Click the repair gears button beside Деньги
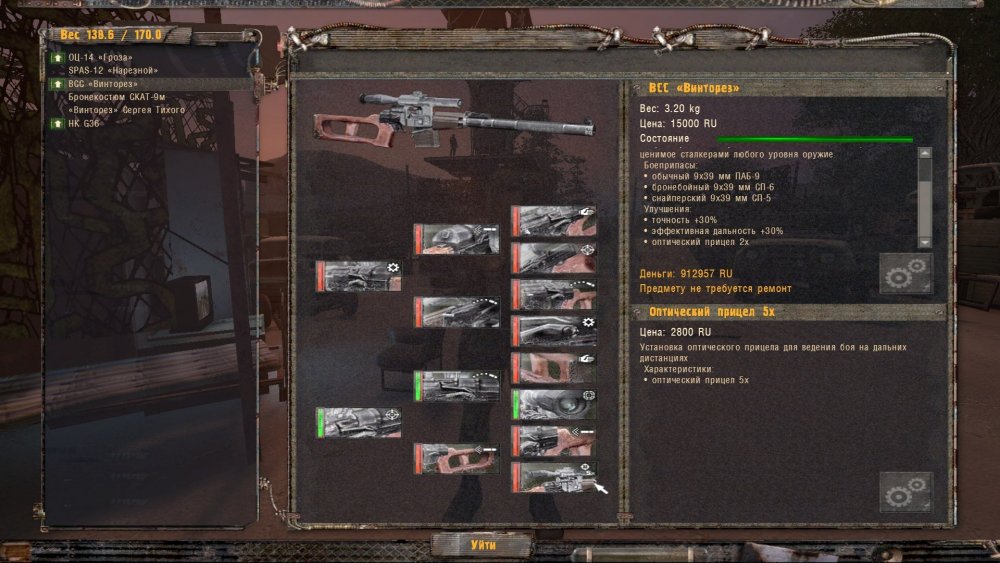This screenshot has width=1000, height=563. coord(905,273)
